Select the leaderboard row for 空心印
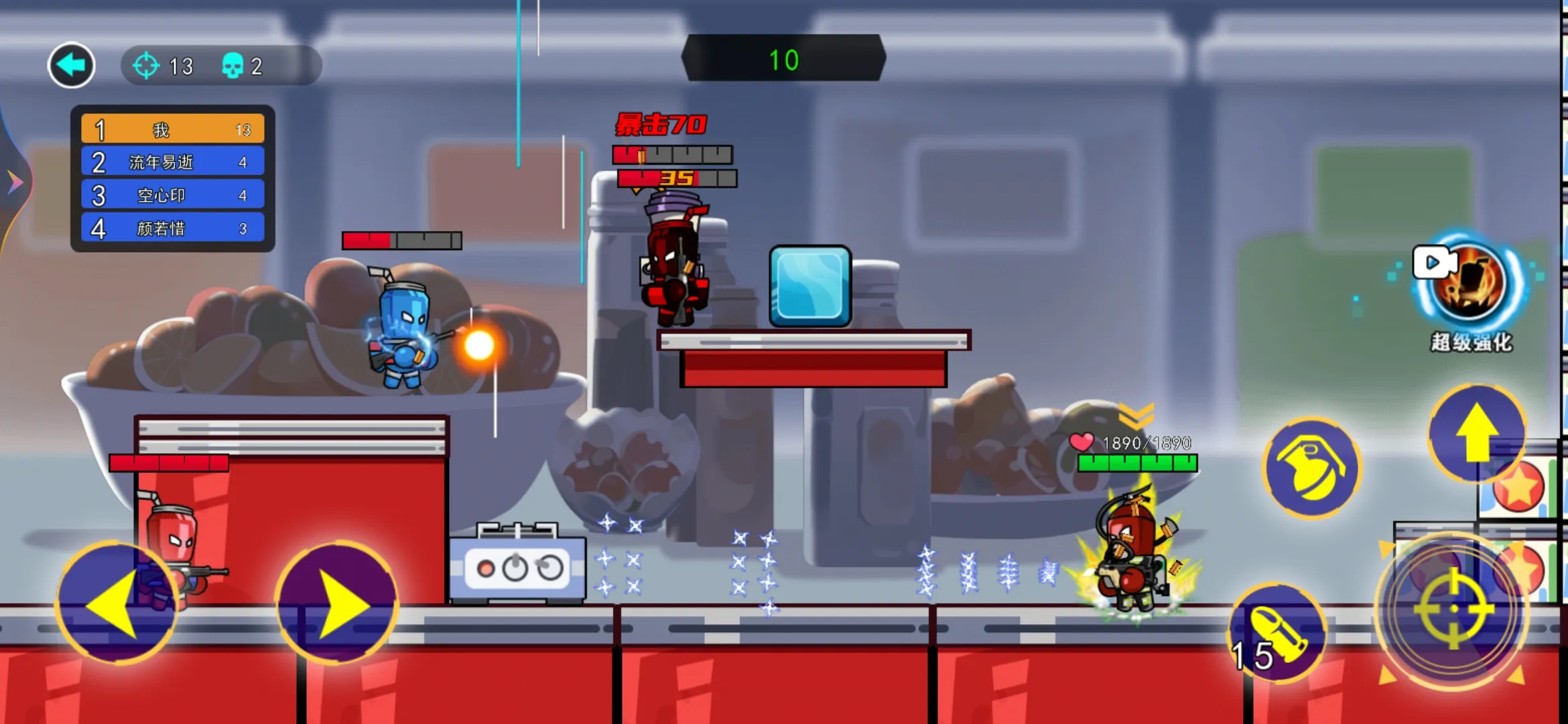 tap(173, 195)
